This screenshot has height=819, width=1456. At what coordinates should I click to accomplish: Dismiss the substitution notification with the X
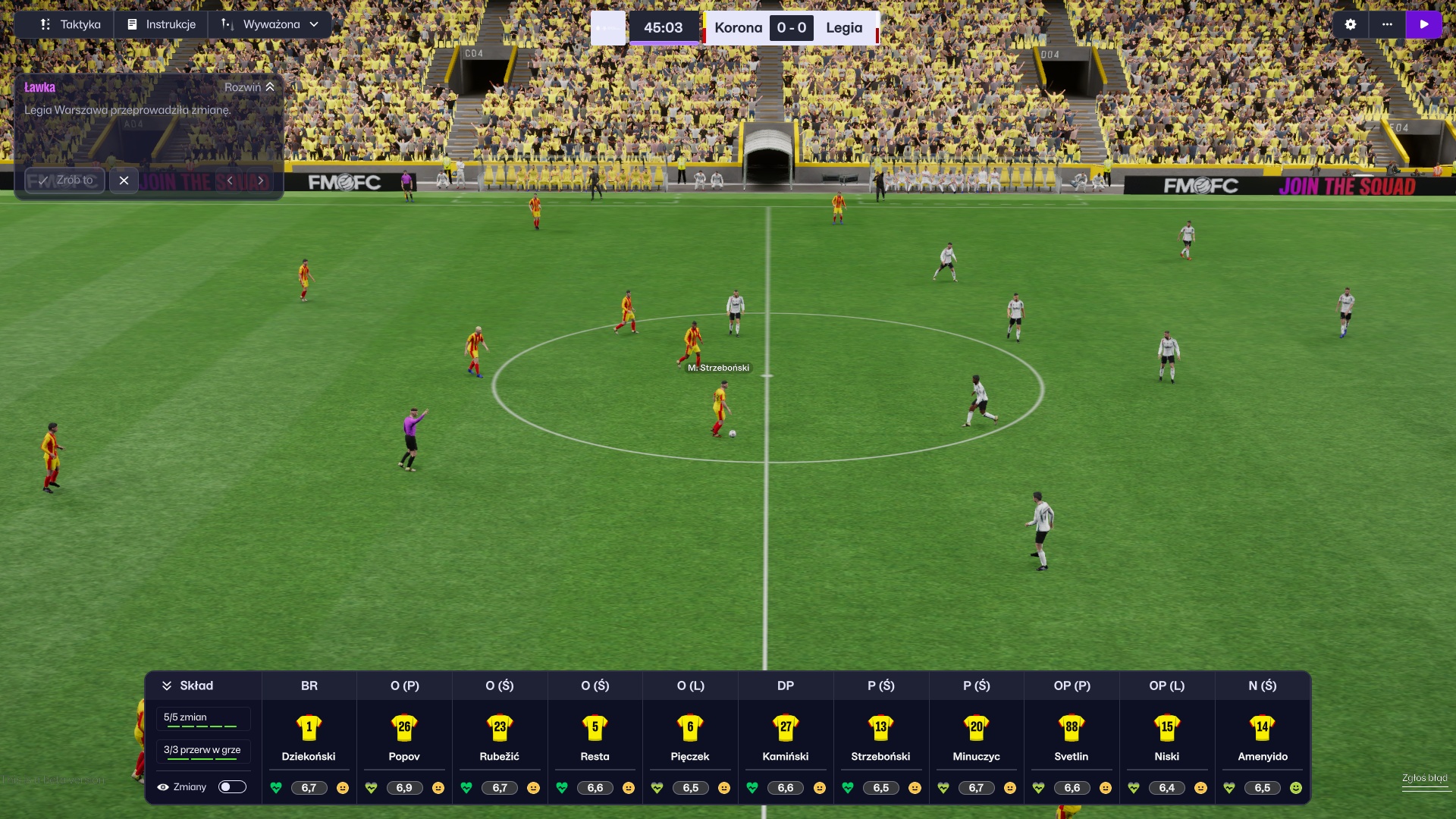tap(124, 180)
